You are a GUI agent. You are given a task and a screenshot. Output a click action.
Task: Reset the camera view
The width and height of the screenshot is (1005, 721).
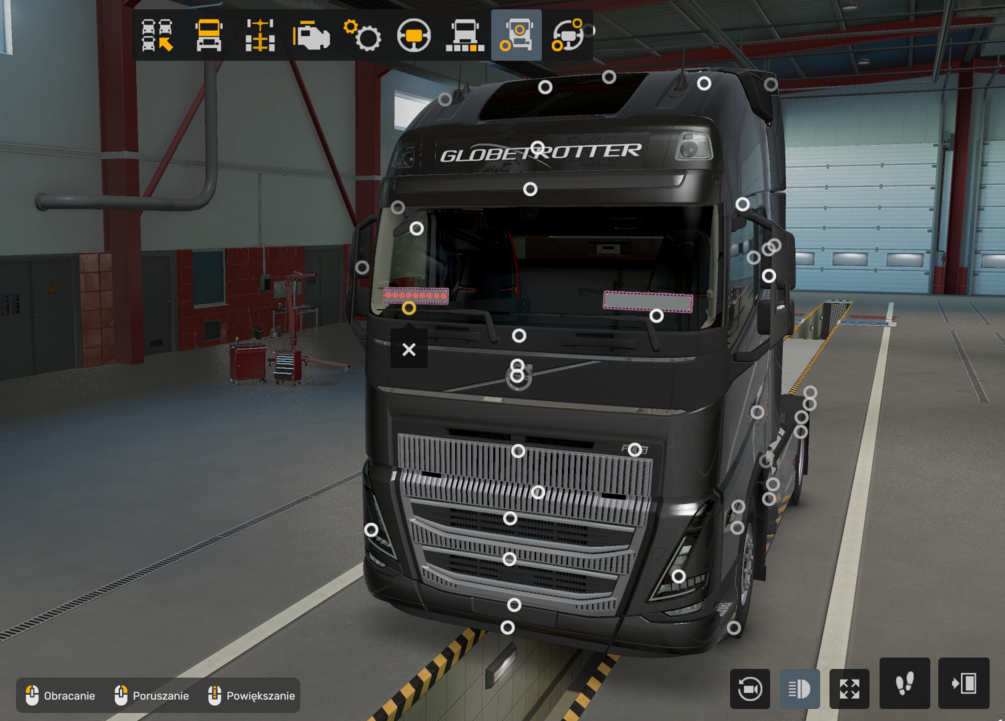tap(750, 688)
